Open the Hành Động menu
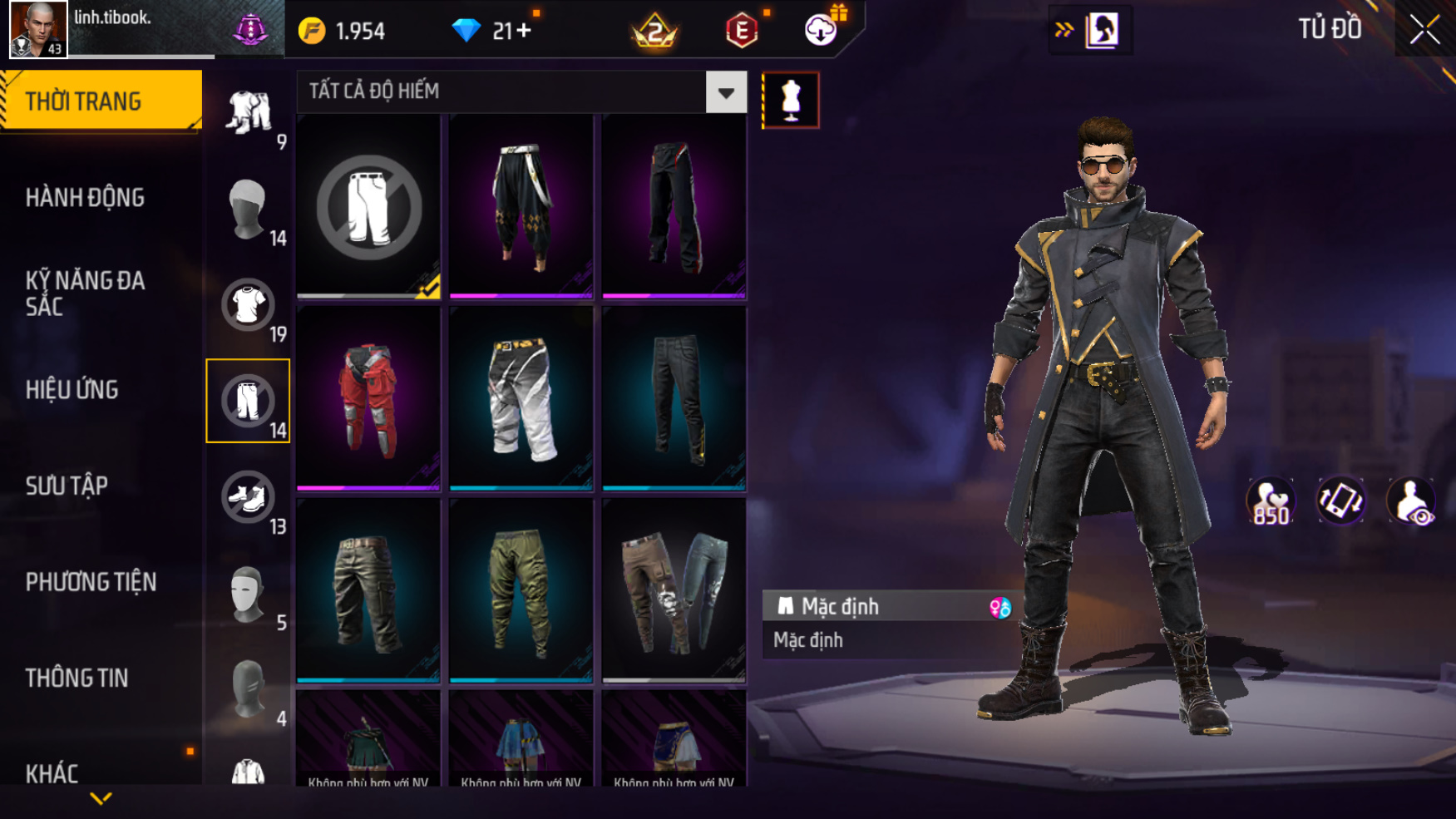Image resolution: width=1456 pixels, height=819 pixels. (x=85, y=198)
